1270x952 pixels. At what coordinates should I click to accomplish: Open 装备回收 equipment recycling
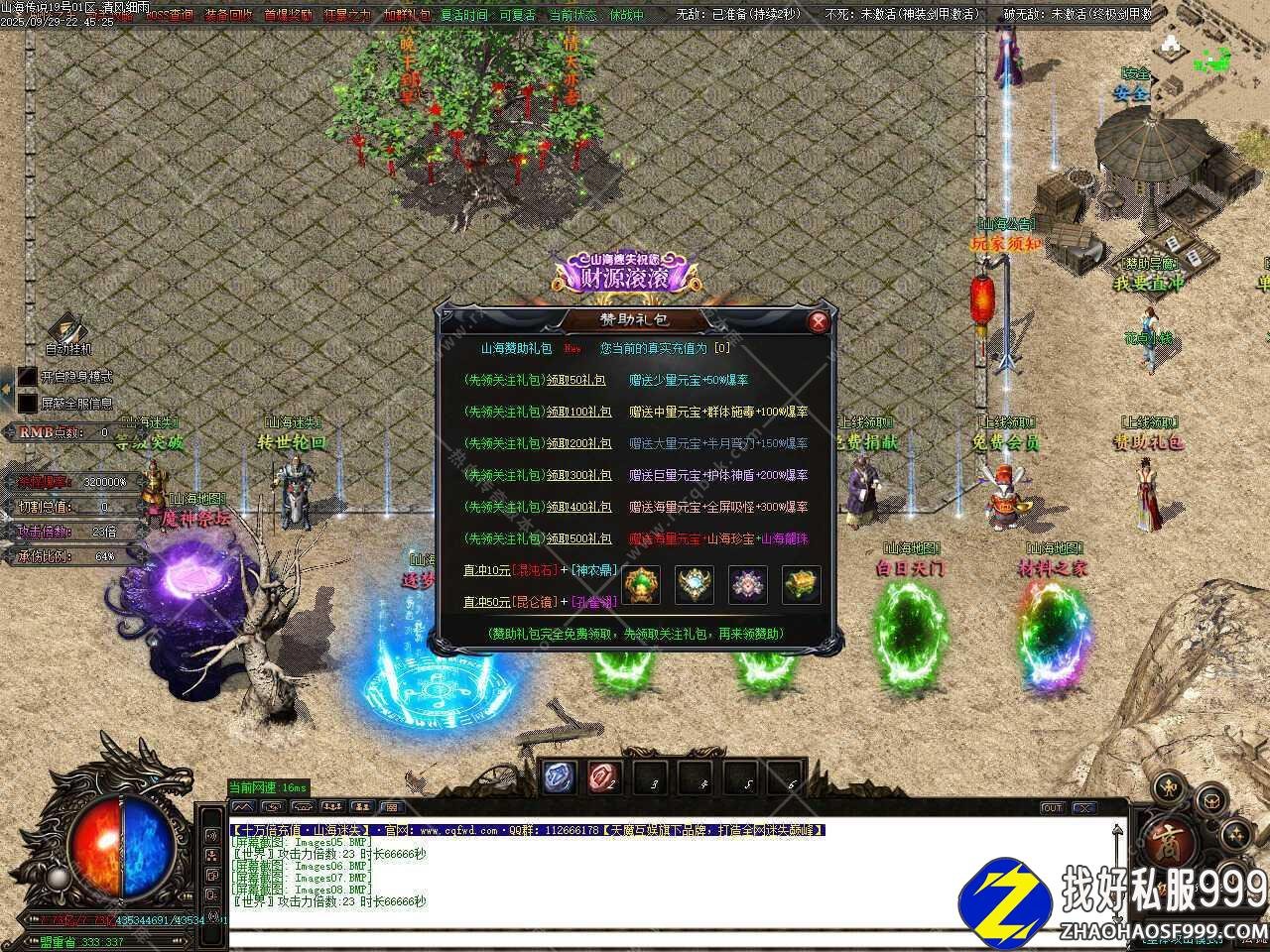tap(228, 15)
